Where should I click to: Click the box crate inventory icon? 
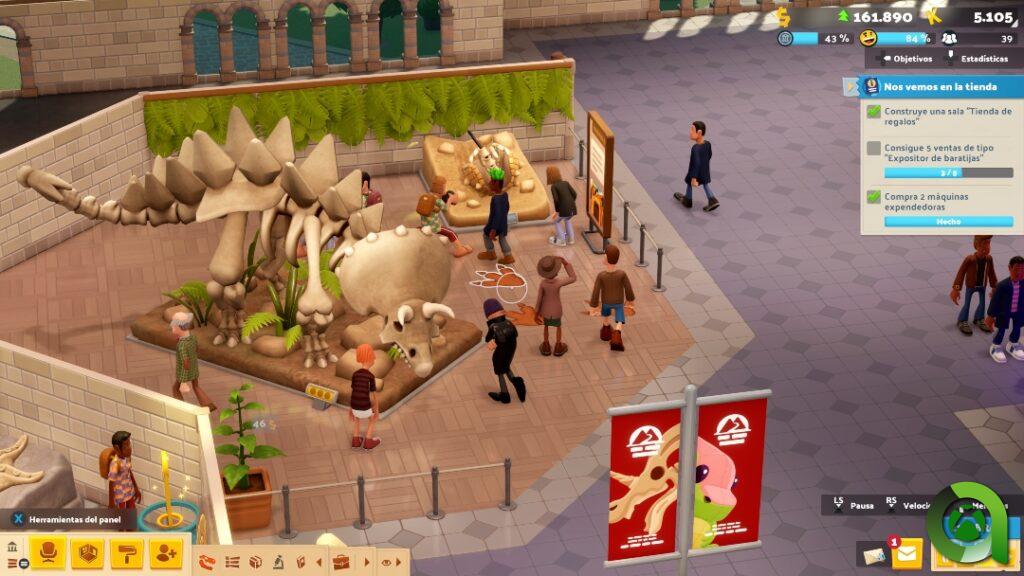(x=256, y=562)
